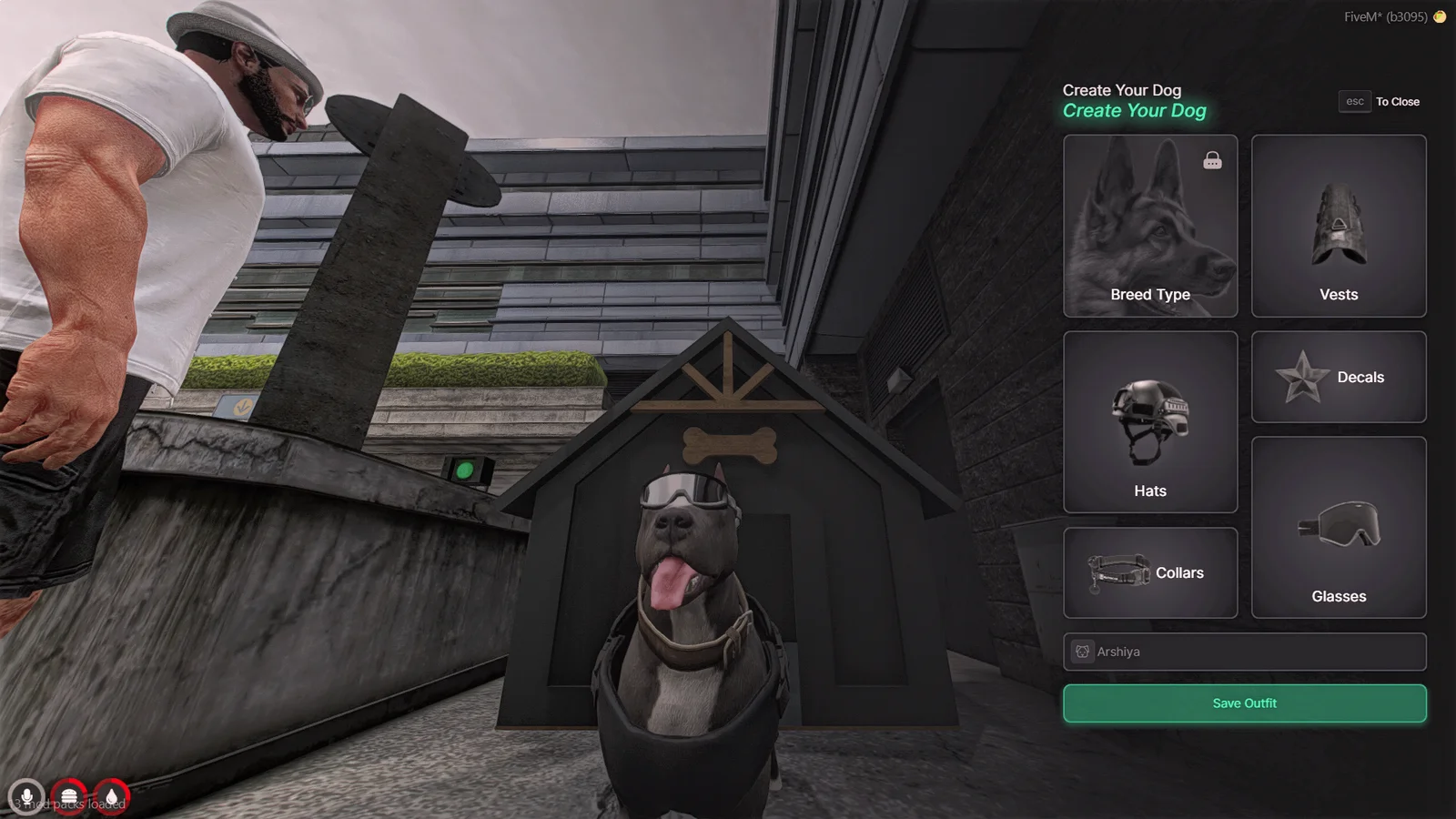Click the lock icon on Breed Type
The height and width of the screenshot is (819, 1456).
1212,161
